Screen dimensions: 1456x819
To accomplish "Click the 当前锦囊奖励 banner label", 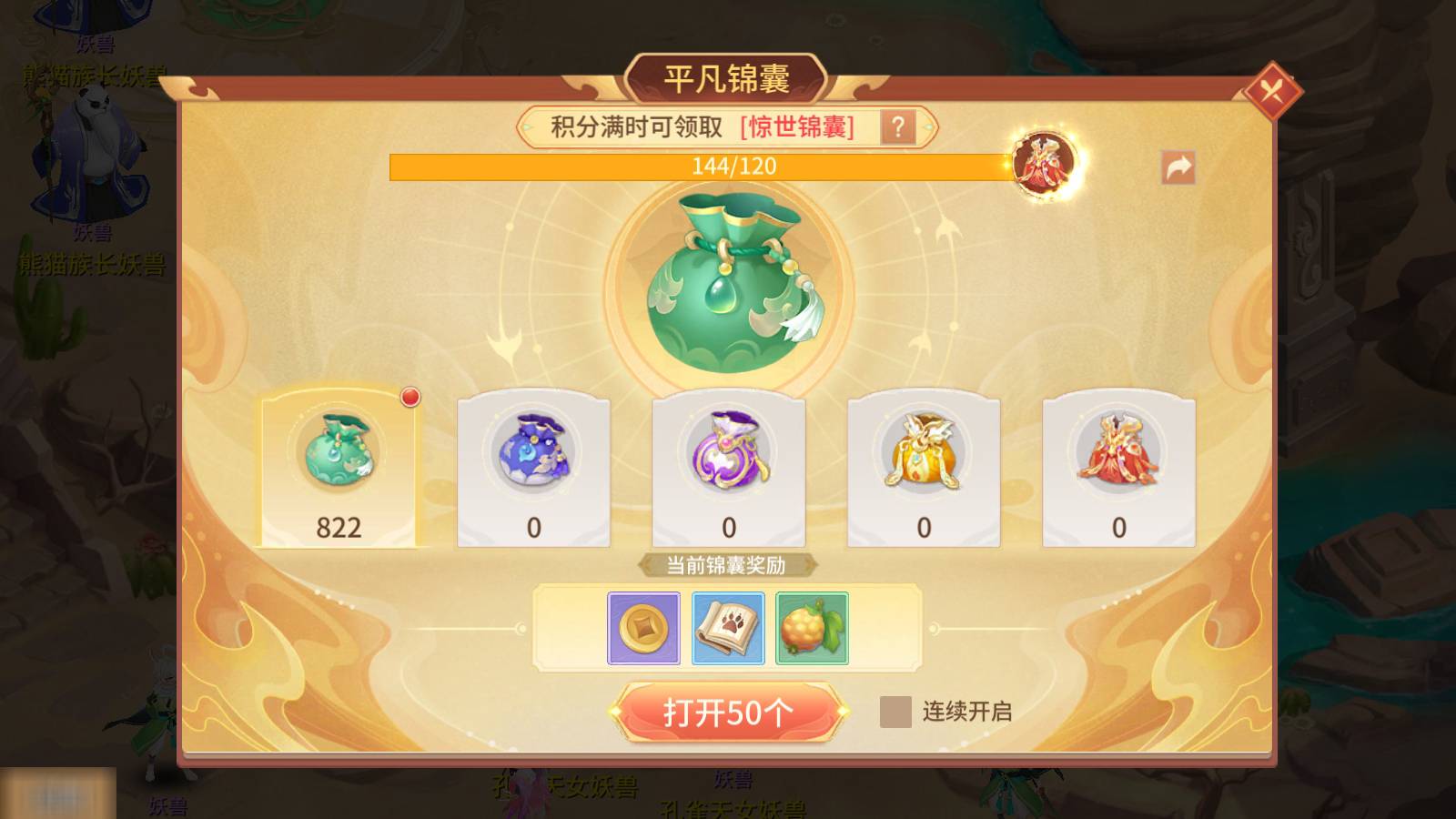I will 727,564.
